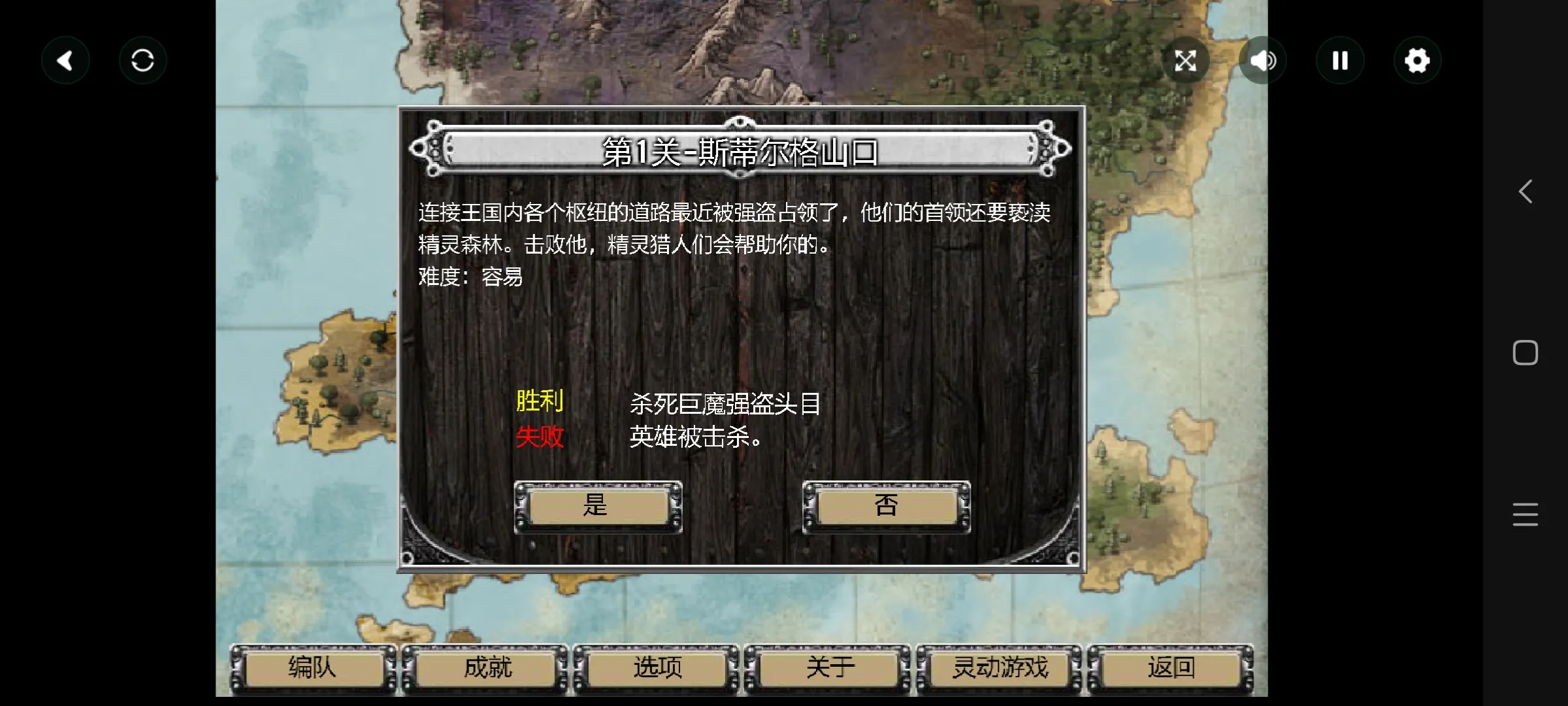Screen dimensions: 1568x706
Task: Open 灵动游戏 from the bottom bar
Action: [1000, 667]
